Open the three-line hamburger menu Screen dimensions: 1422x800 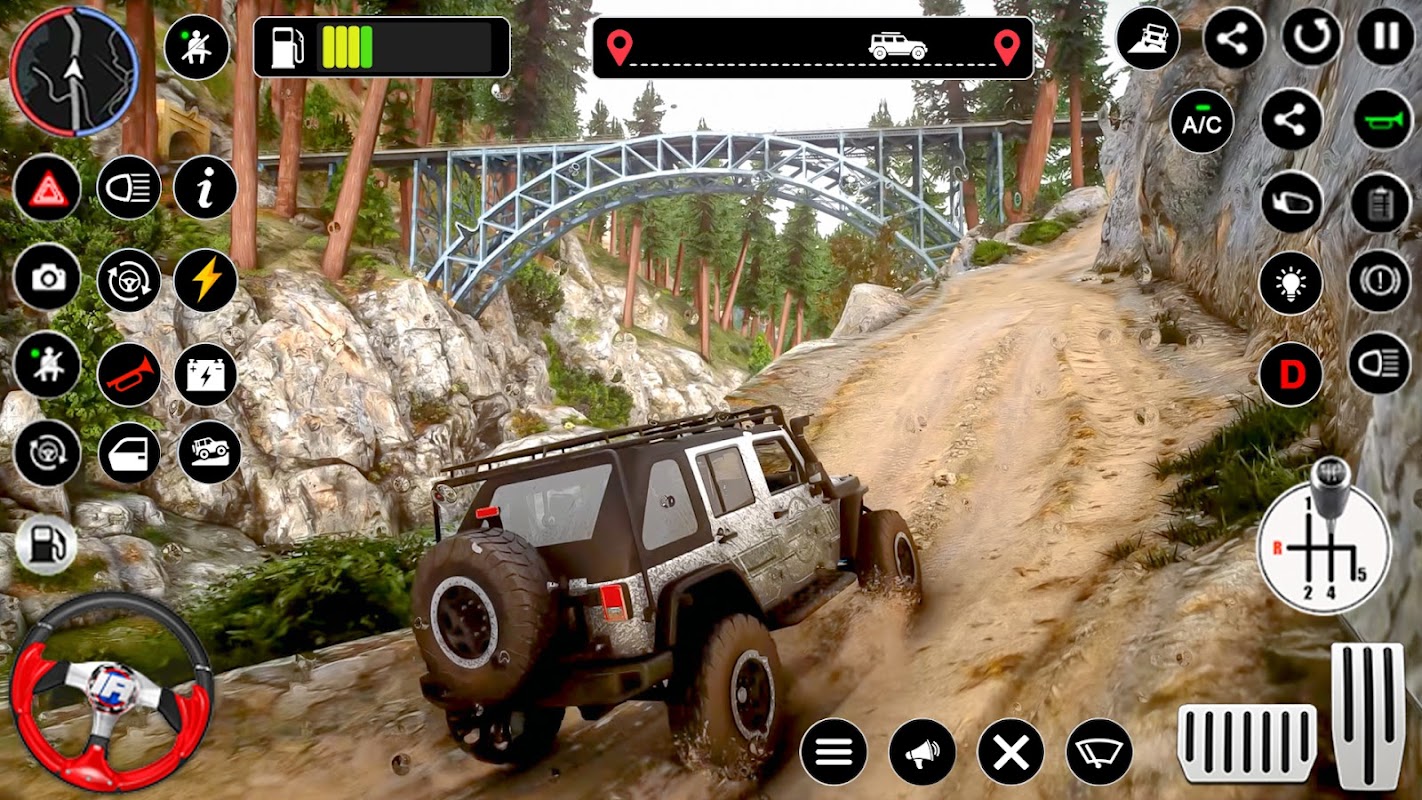[833, 751]
